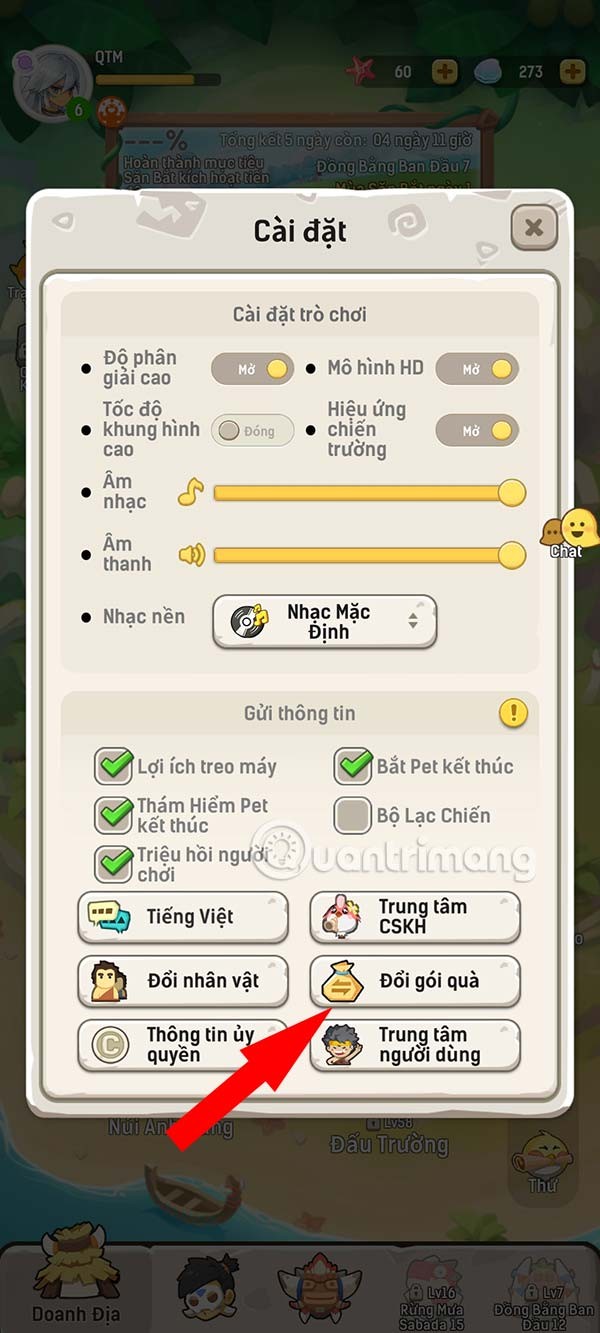Open Trung tâm CSKH support center
This screenshot has height=1333, width=600.
coord(415,917)
